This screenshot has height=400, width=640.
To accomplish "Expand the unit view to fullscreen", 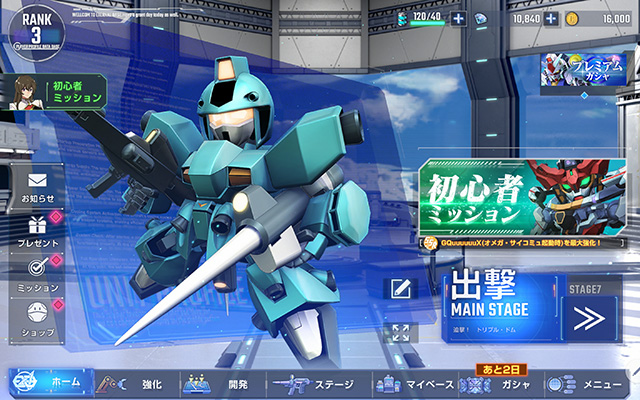I will [x=400, y=333].
